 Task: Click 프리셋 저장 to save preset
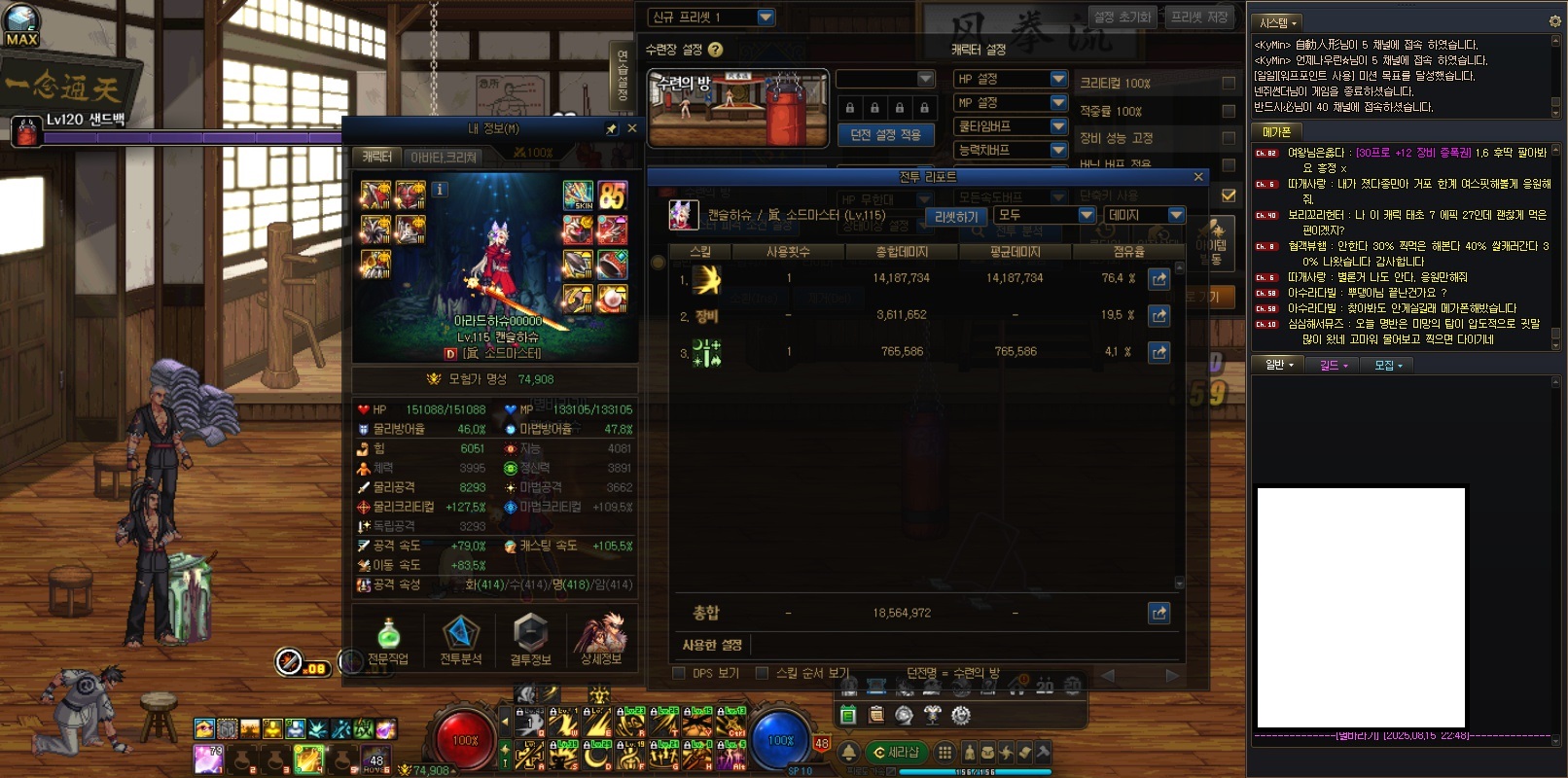1199,18
